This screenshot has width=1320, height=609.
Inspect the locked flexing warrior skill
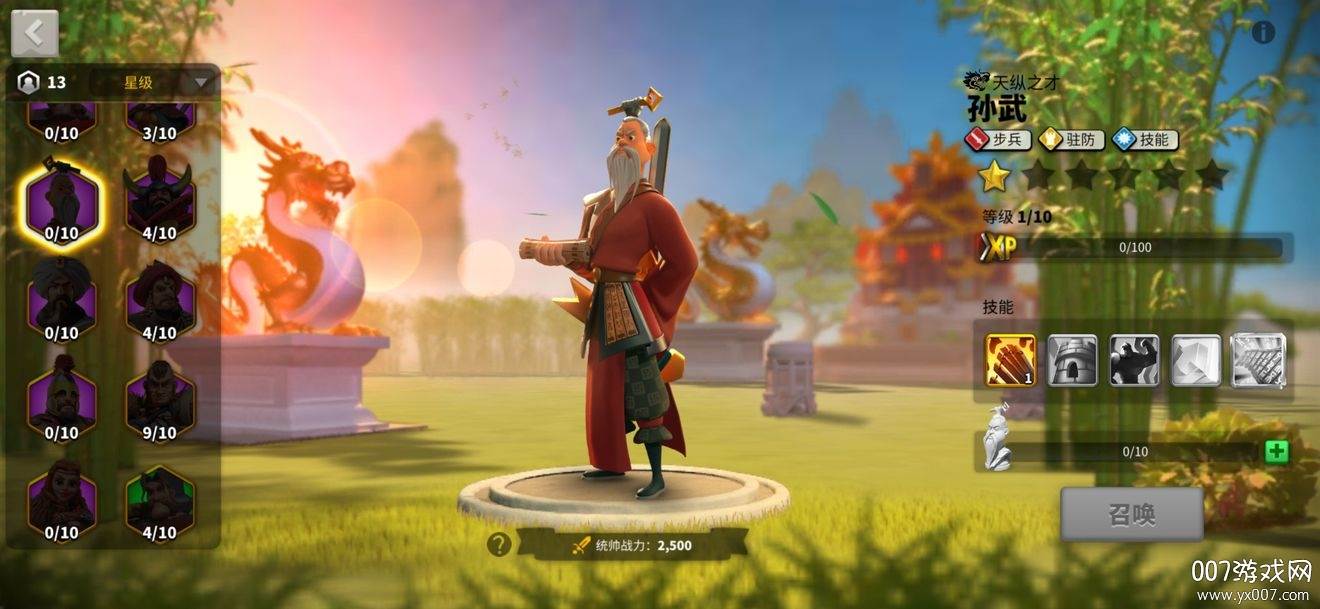pos(1134,360)
